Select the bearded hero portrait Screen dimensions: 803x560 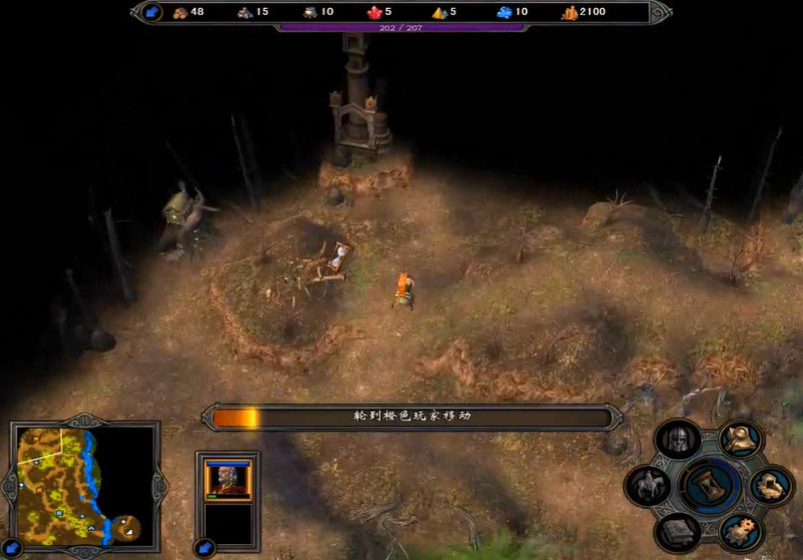228,479
